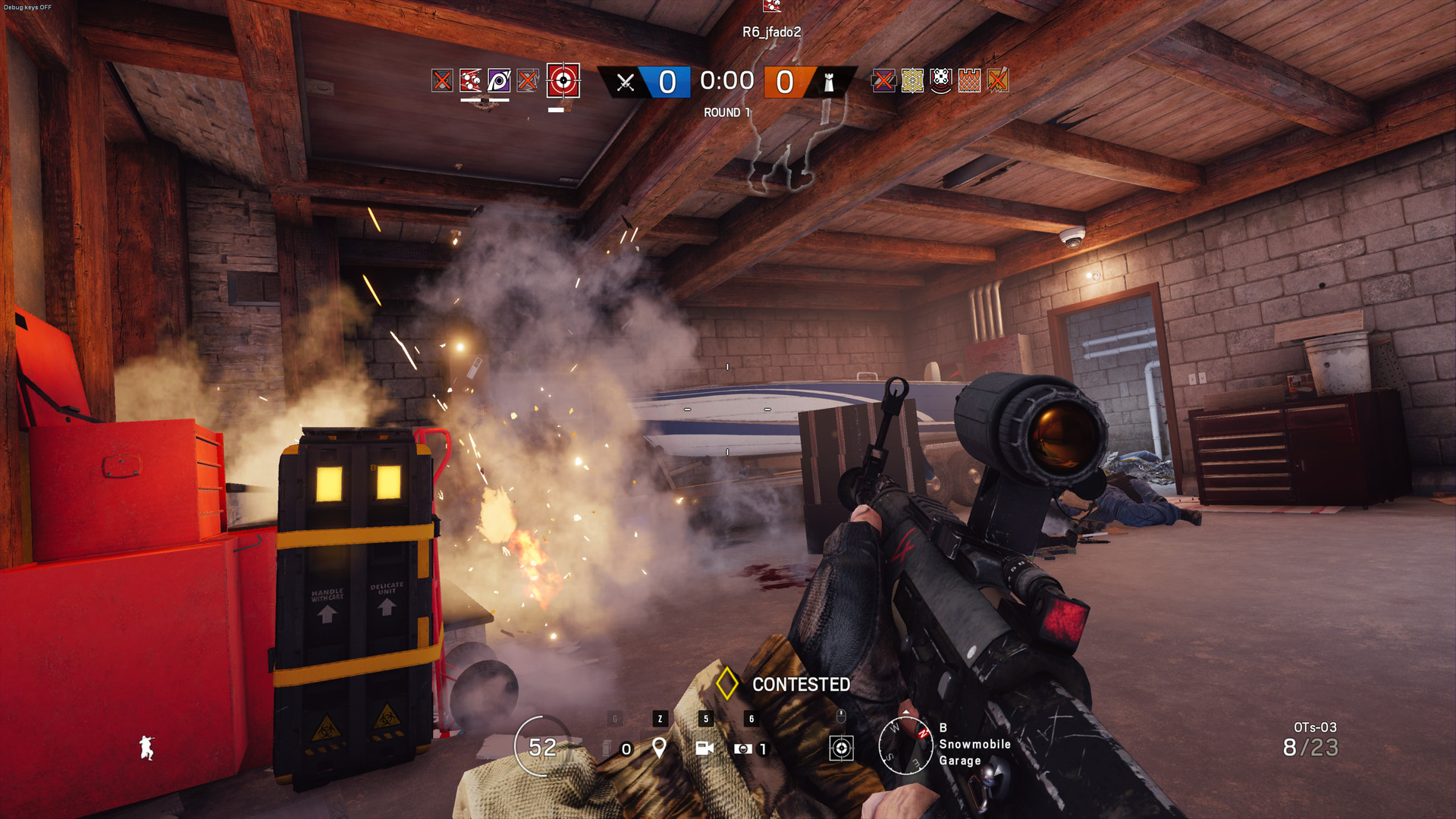The height and width of the screenshot is (819, 1456).
Task: Select gadget slot 6 keybind badge
Action: pyautogui.click(x=751, y=717)
